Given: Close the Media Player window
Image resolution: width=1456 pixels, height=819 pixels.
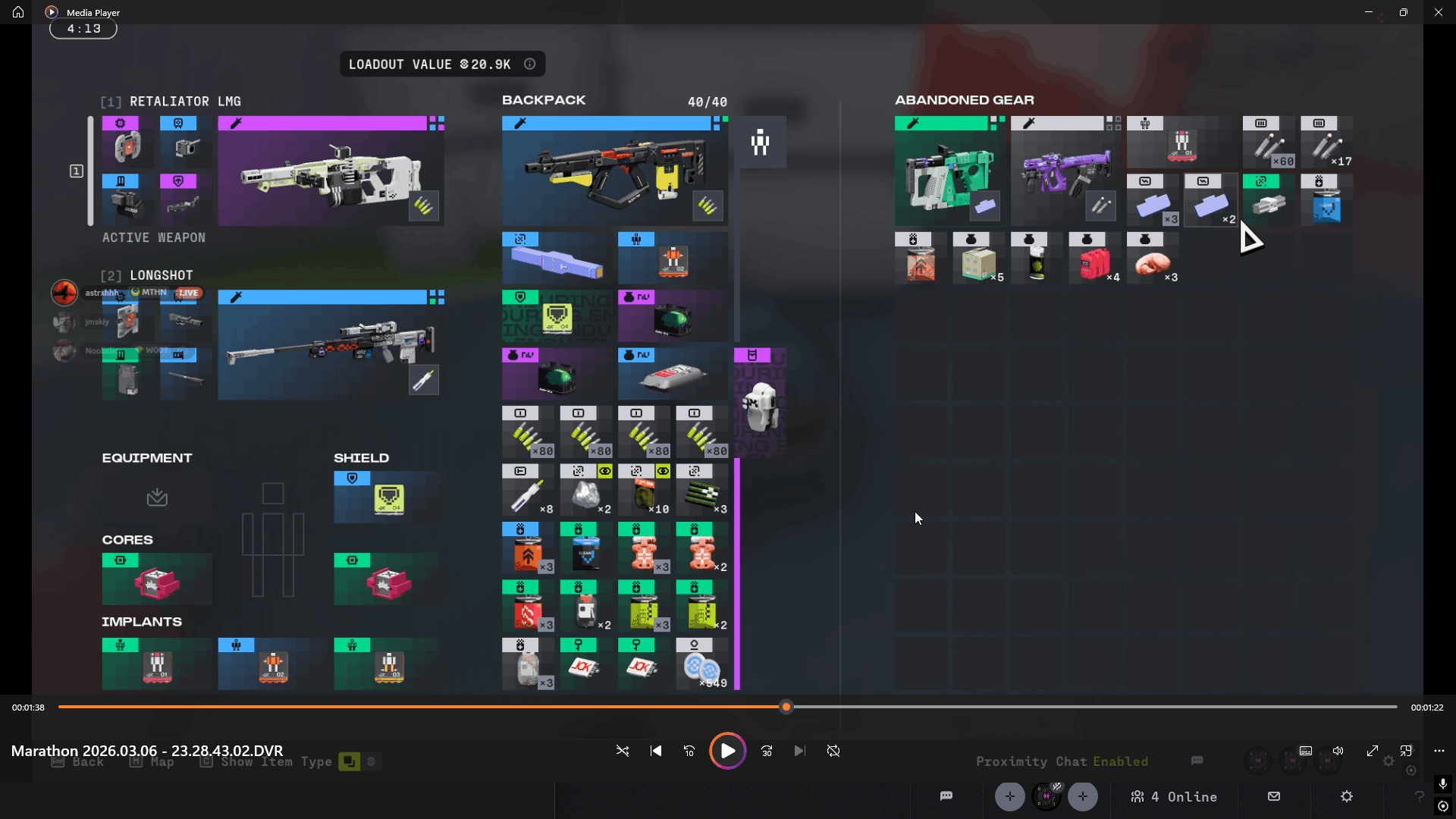Looking at the screenshot, I should tap(1438, 12).
